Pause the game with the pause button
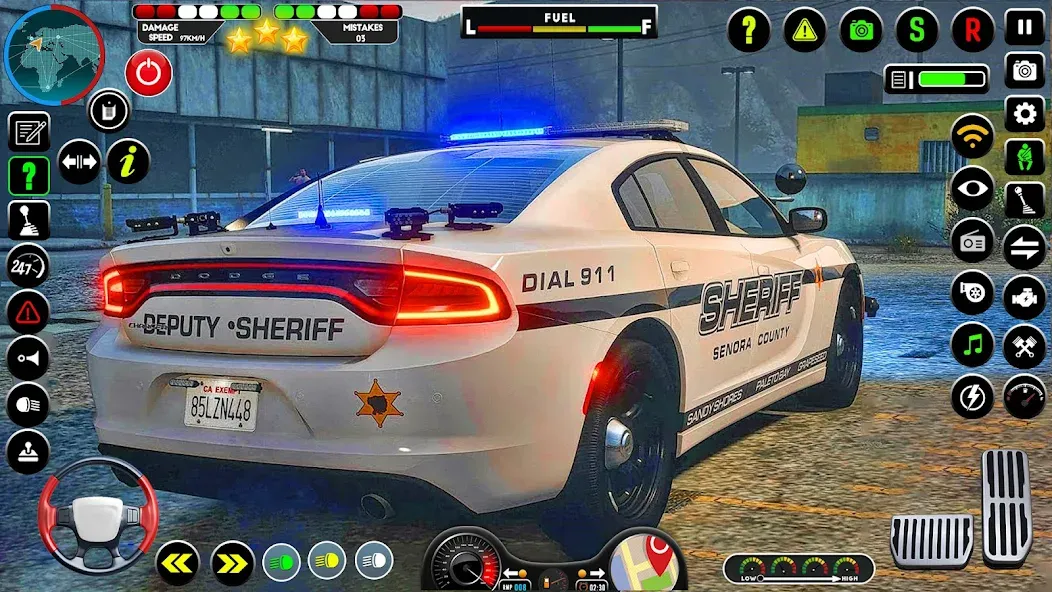Screen dimensions: 1052x592 [1024, 27]
